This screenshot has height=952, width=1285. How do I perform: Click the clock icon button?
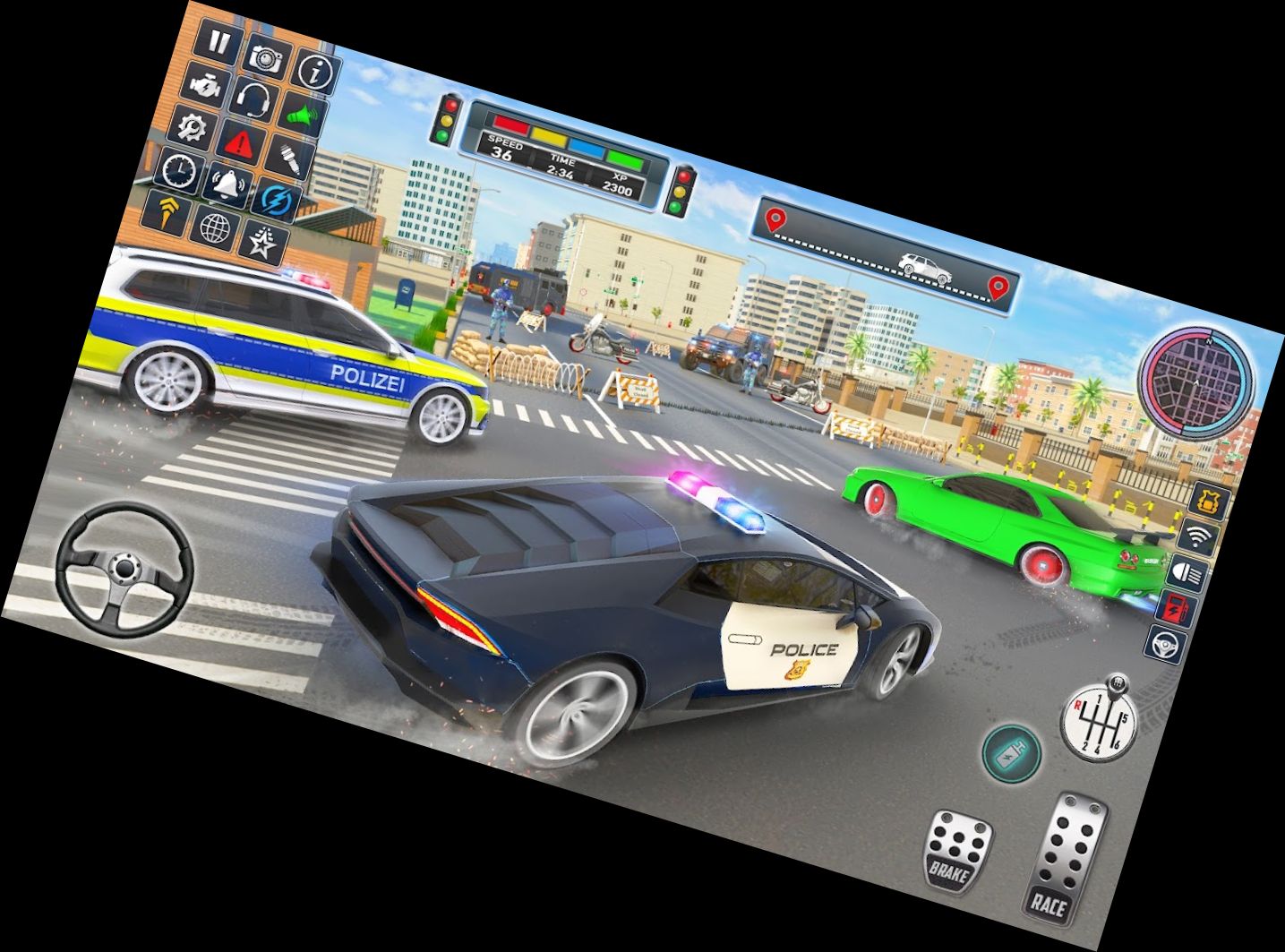coord(179,169)
